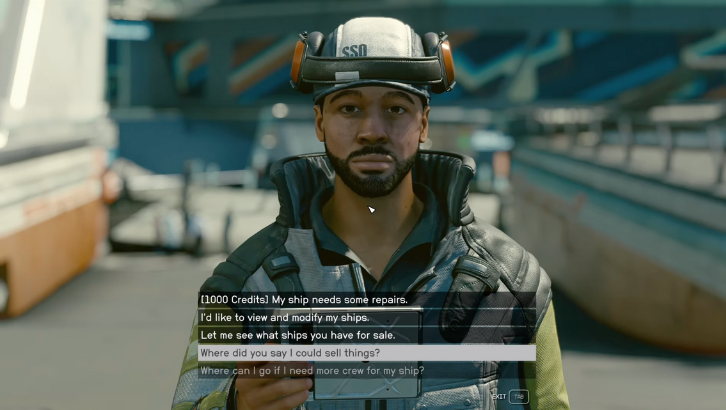Select 'I'd like to view and modify my ships'
The image size is (726, 410).
click(x=285, y=317)
